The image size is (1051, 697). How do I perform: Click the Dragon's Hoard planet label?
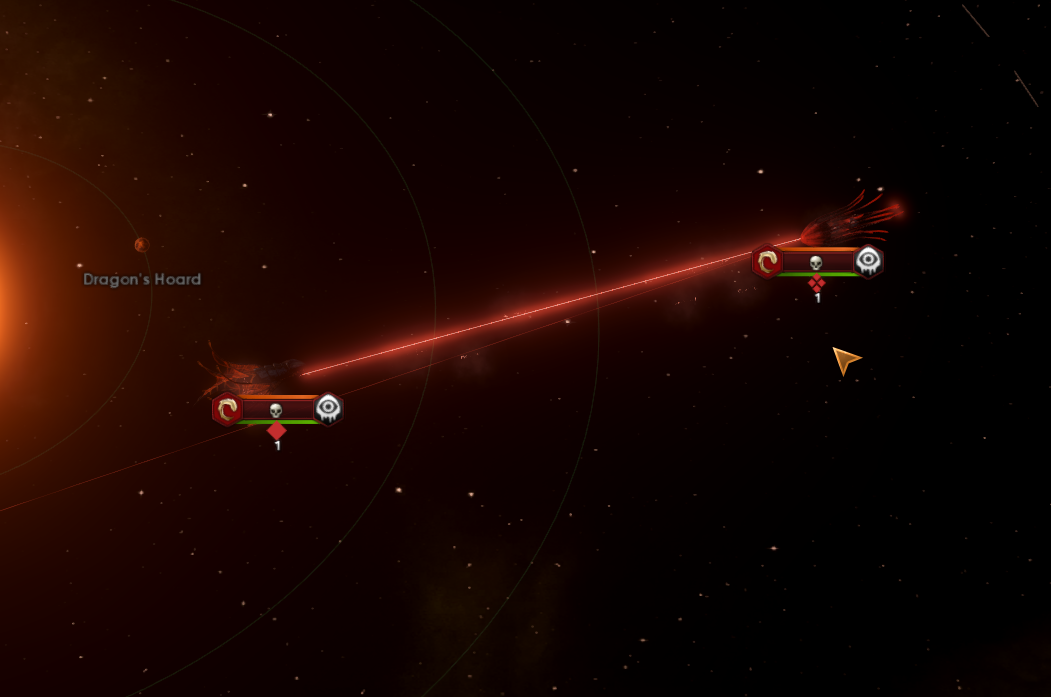[x=142, y=280]
